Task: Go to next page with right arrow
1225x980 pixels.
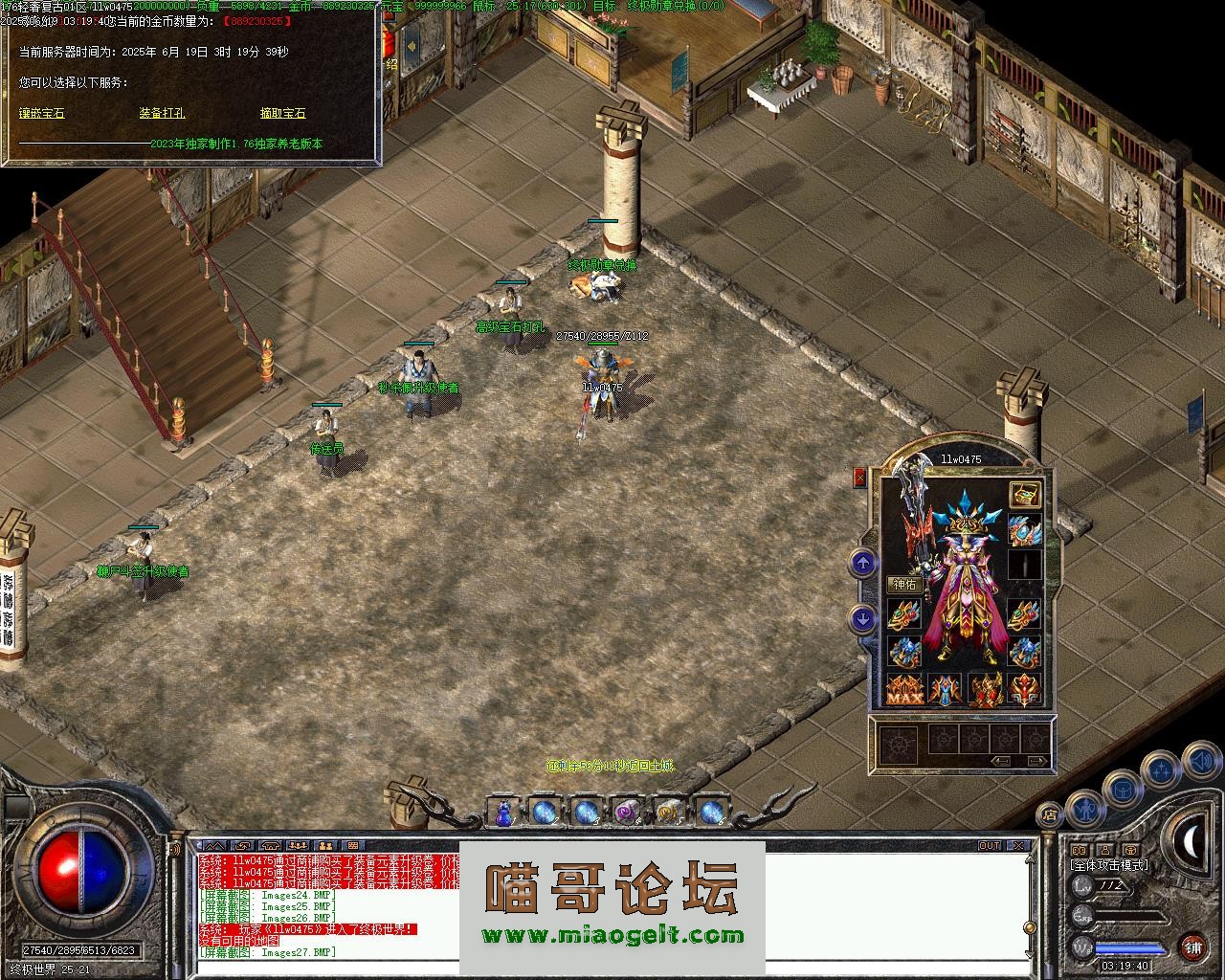Action: coord(1036,761)
